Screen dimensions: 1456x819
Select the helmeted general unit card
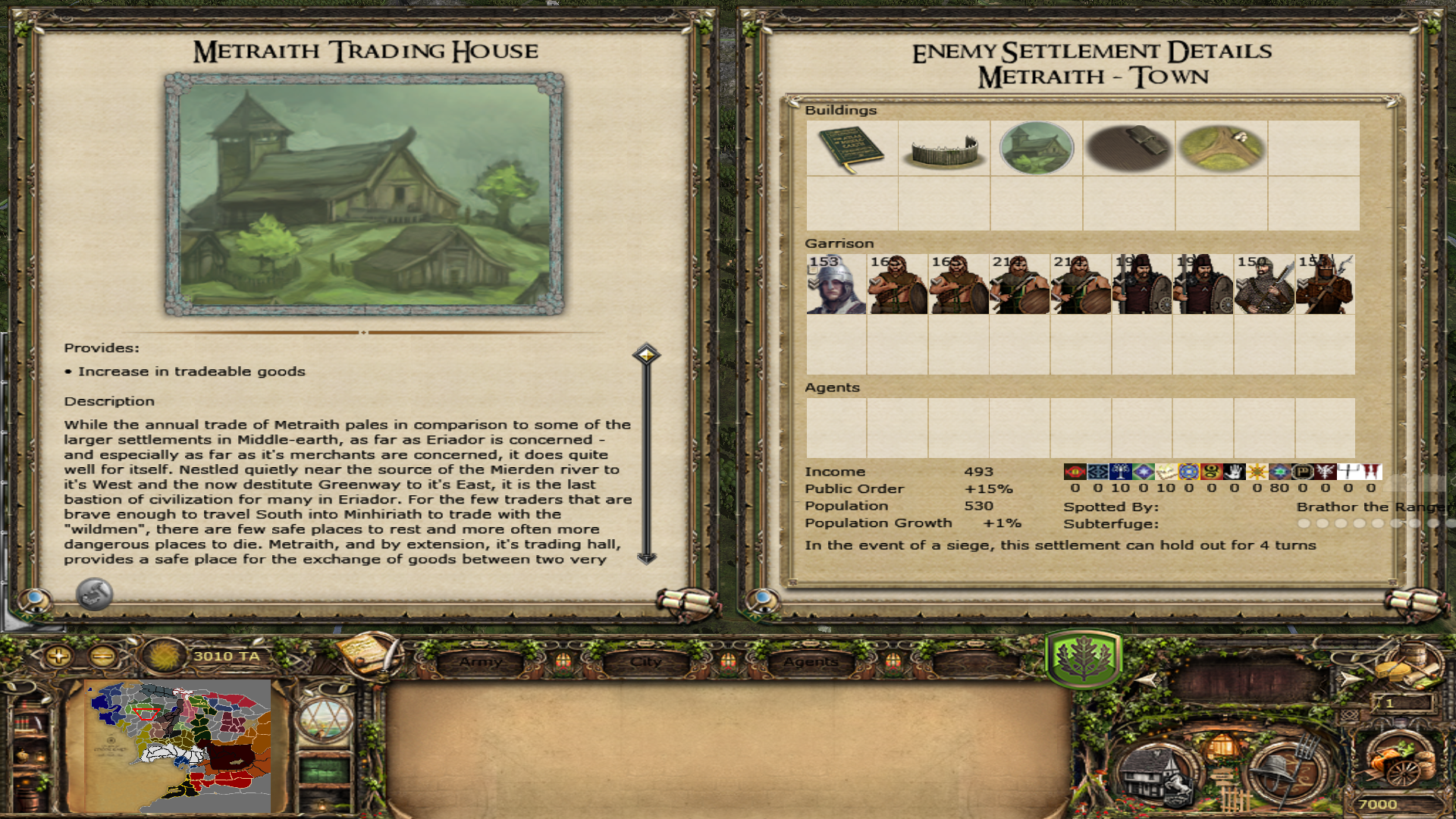(x=836, y=284)
